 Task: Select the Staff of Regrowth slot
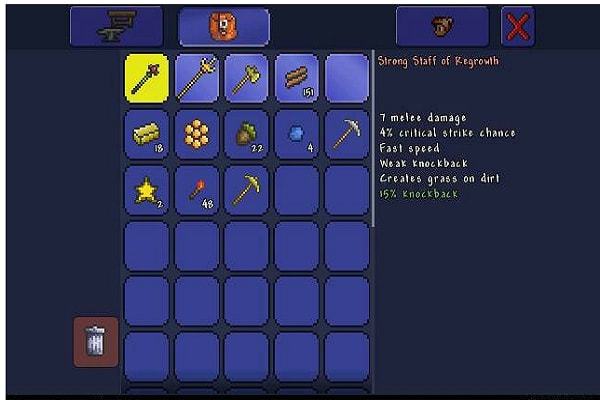[x=147, y=78]
